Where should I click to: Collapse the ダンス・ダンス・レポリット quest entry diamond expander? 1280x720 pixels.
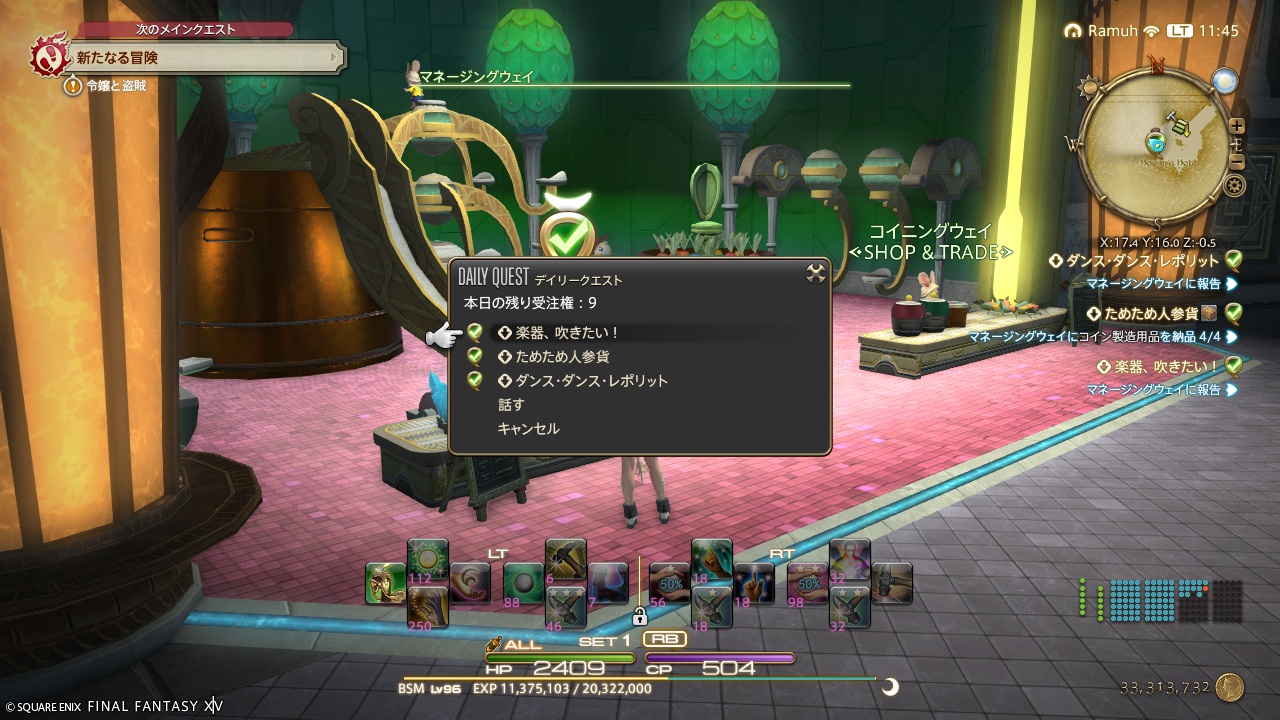coord(1055,260)
